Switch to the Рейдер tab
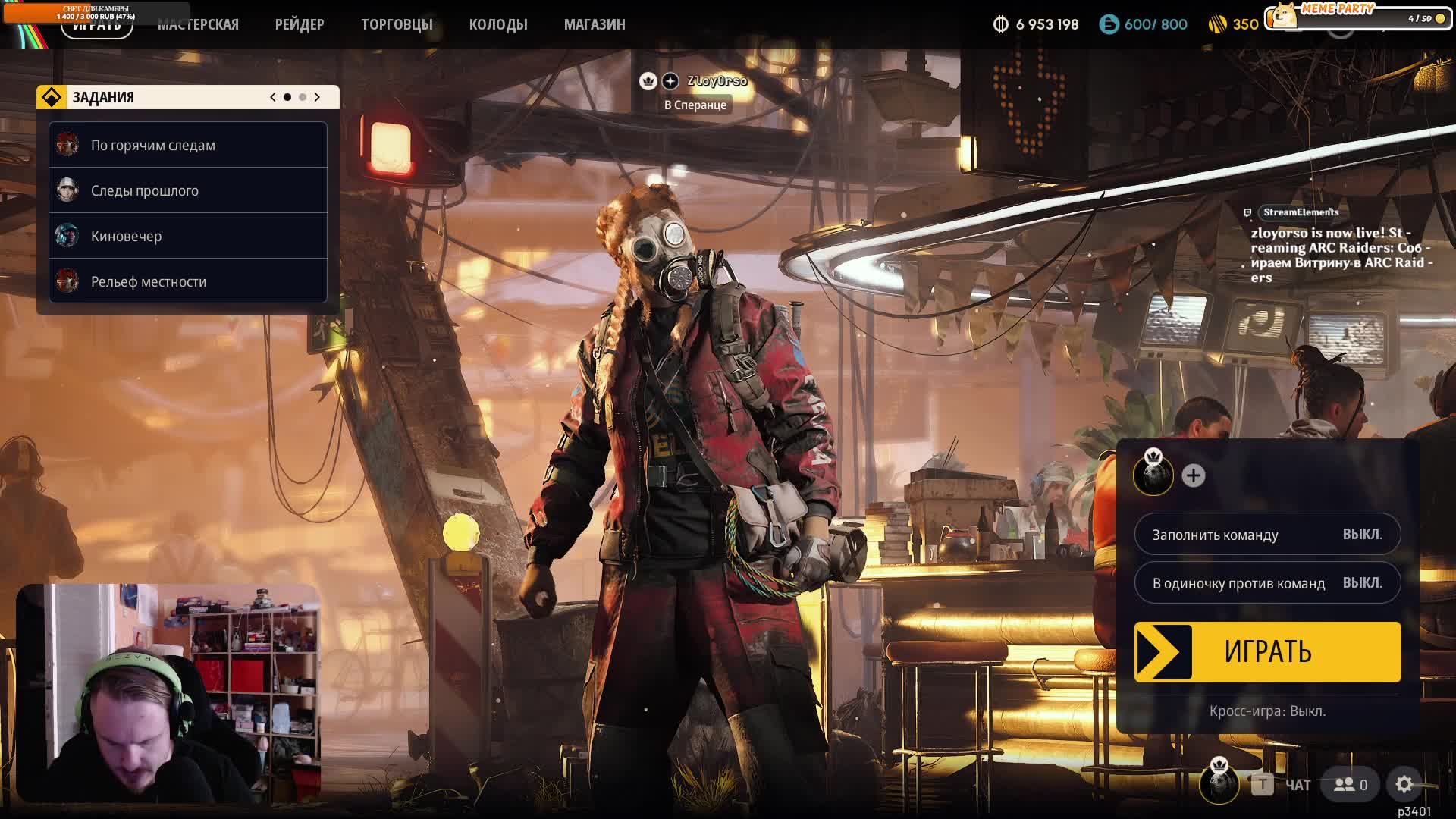This screenshot has width=1456, height=819. coord(300,24)
